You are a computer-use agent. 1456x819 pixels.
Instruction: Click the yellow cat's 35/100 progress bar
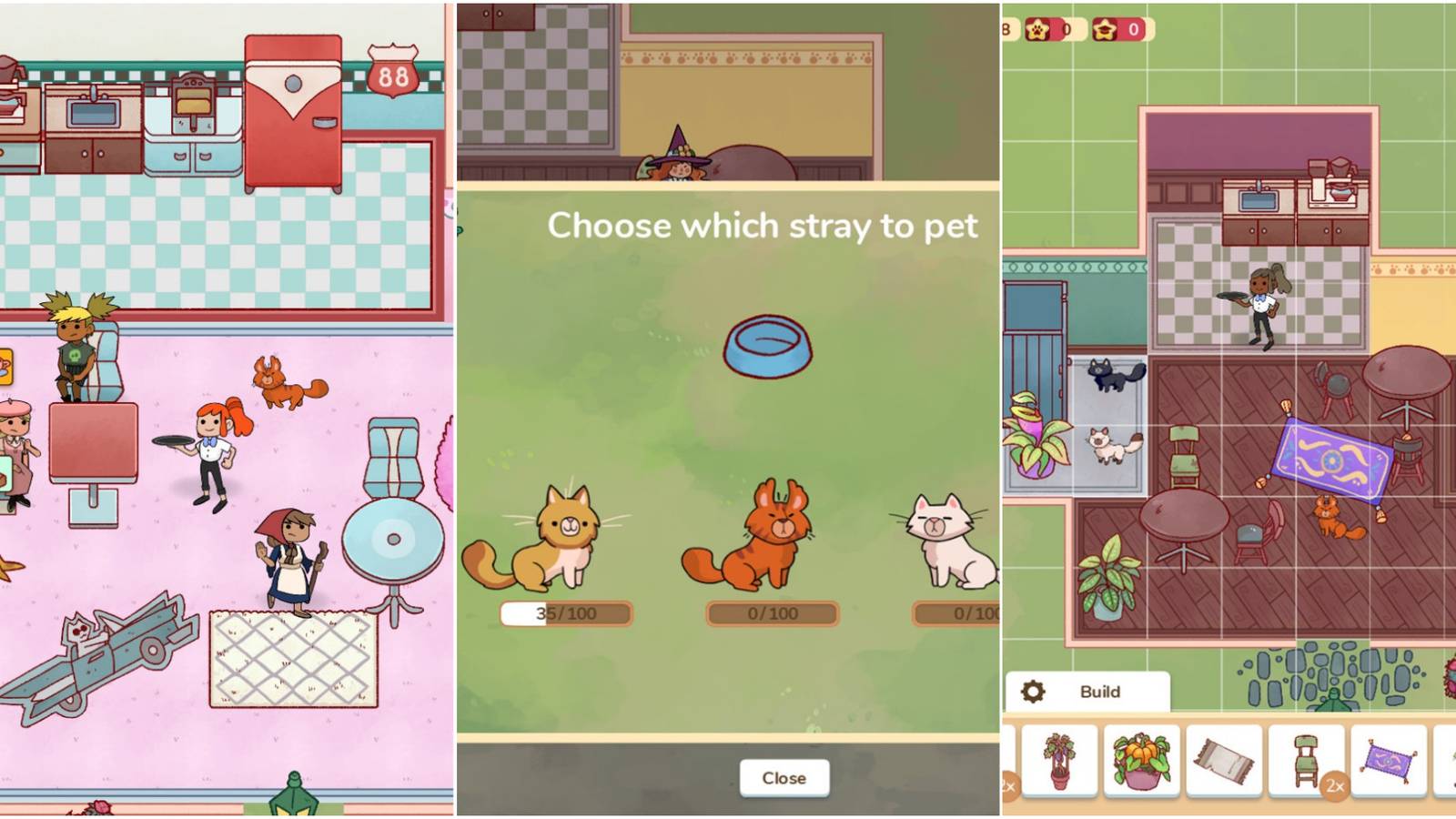coord(564,614)
